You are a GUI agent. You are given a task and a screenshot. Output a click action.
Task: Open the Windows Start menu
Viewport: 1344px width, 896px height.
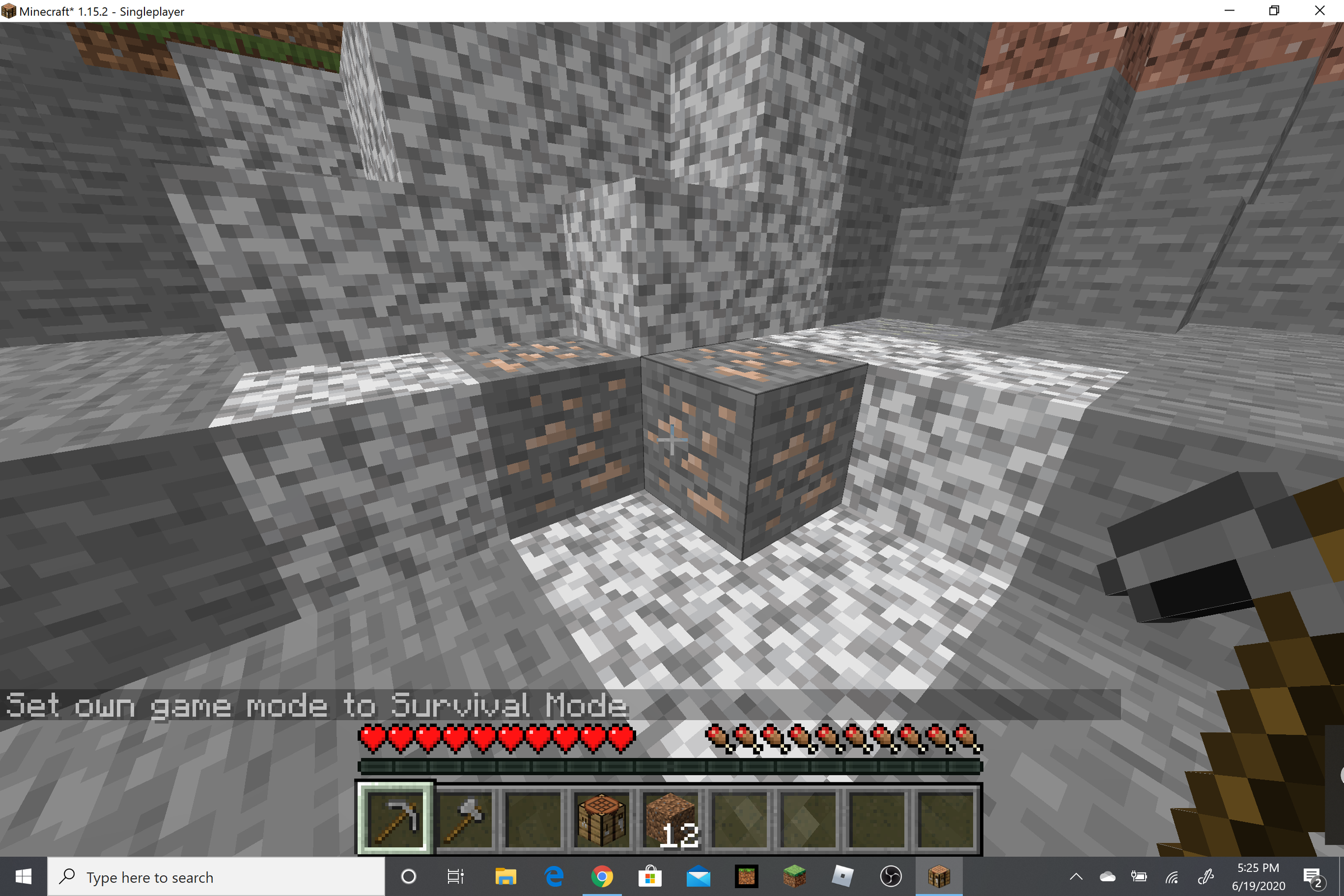pyautogui.click(x=24, y=876)
